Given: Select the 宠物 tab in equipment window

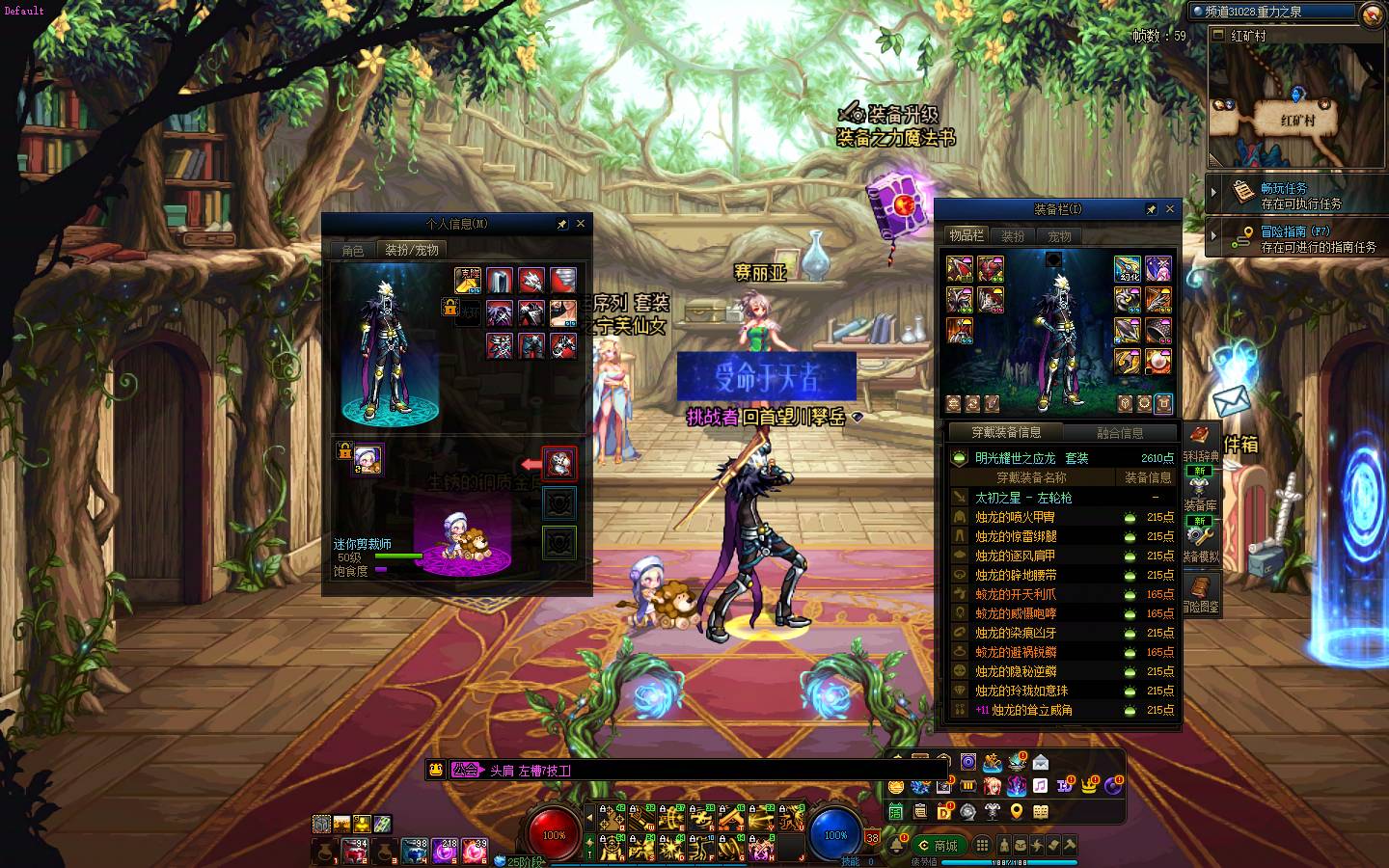Looking at the screenshot, I should (x=1059, y=236).
